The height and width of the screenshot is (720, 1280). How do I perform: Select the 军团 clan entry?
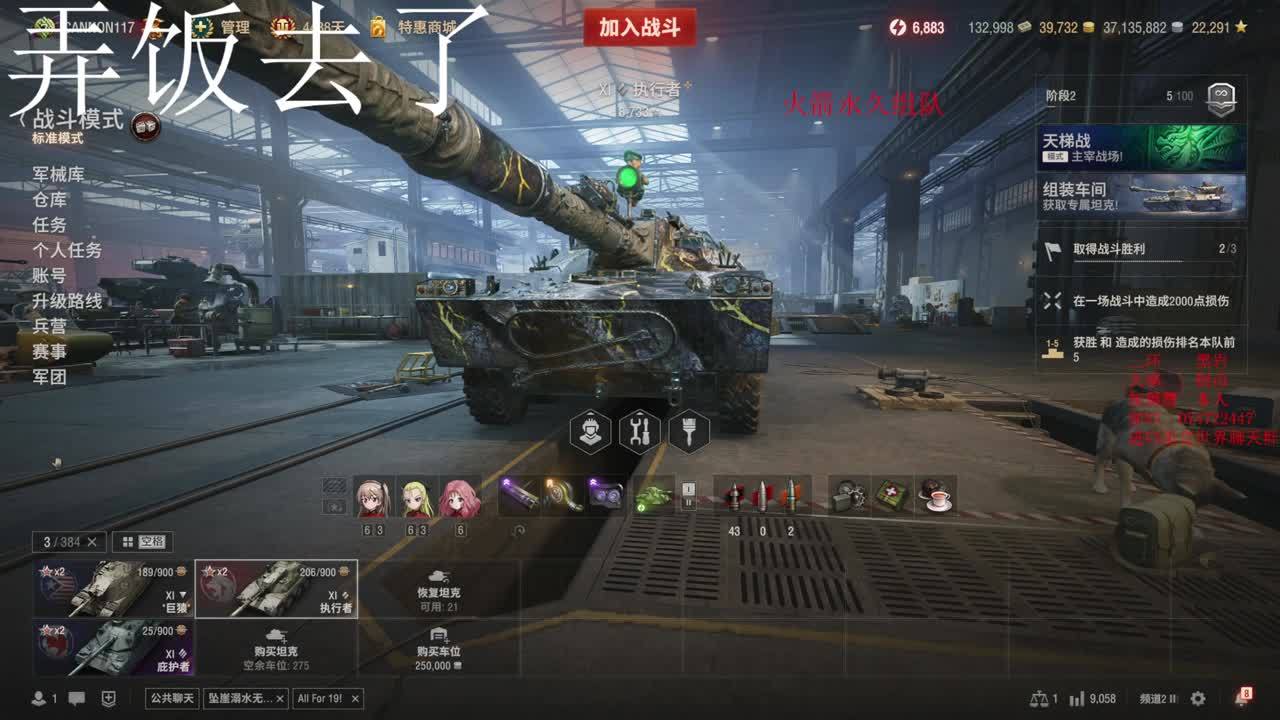(49, 377)
